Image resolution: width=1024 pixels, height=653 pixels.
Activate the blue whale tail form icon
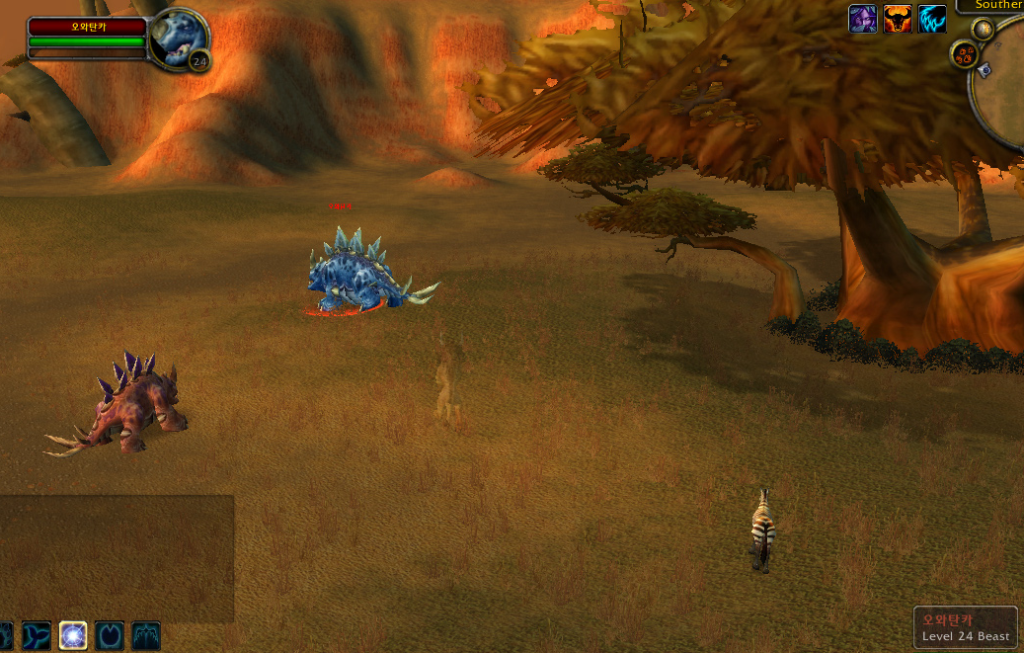[x=37, y=635]
